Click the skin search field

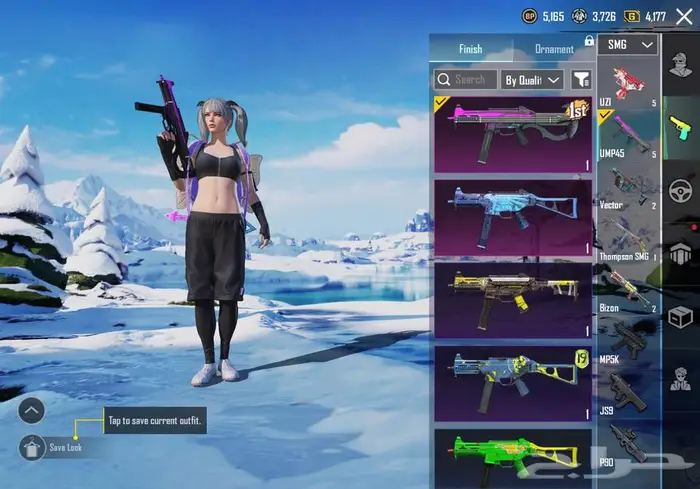(465, 79)
